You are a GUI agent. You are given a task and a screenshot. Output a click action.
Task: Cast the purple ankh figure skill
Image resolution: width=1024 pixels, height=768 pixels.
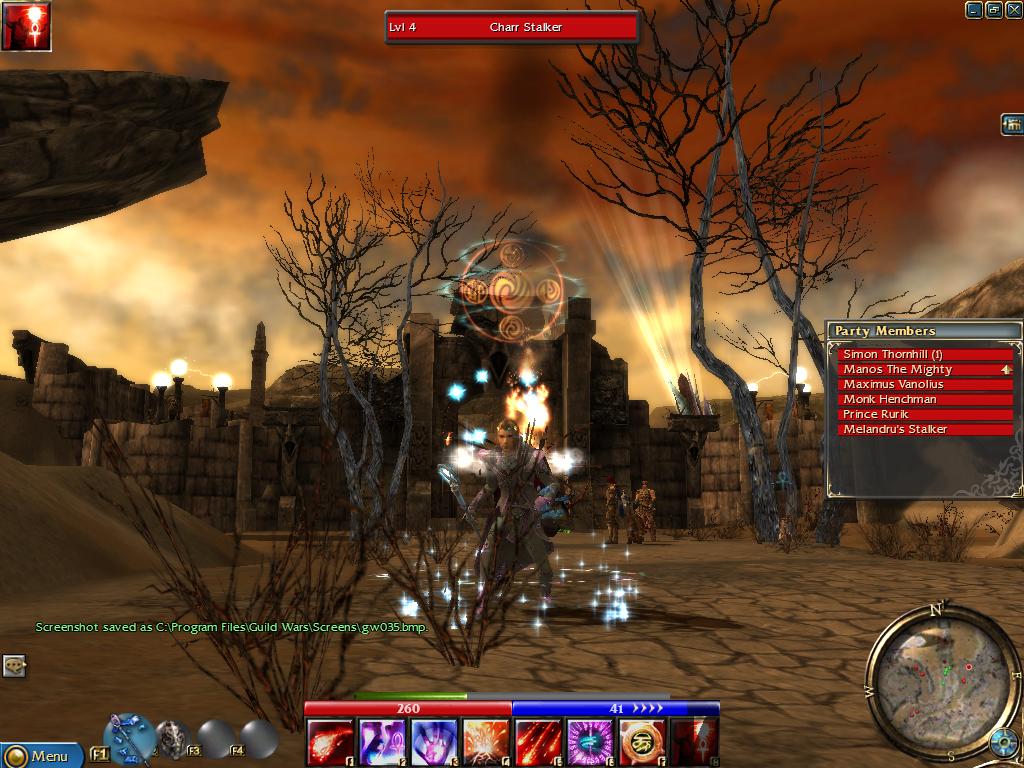(x=381, y=742)
